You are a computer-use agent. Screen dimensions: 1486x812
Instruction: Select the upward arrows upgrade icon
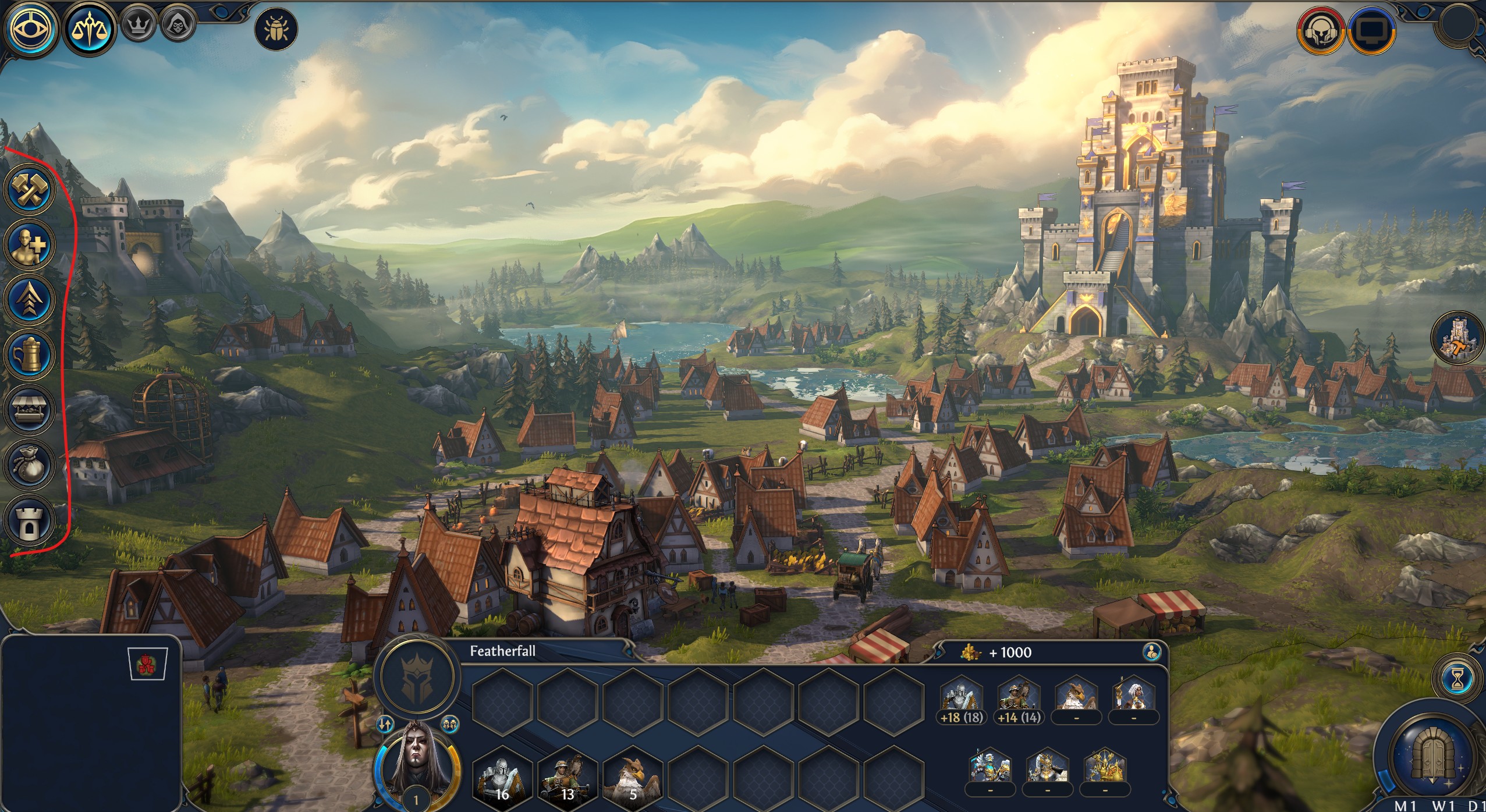29,299
